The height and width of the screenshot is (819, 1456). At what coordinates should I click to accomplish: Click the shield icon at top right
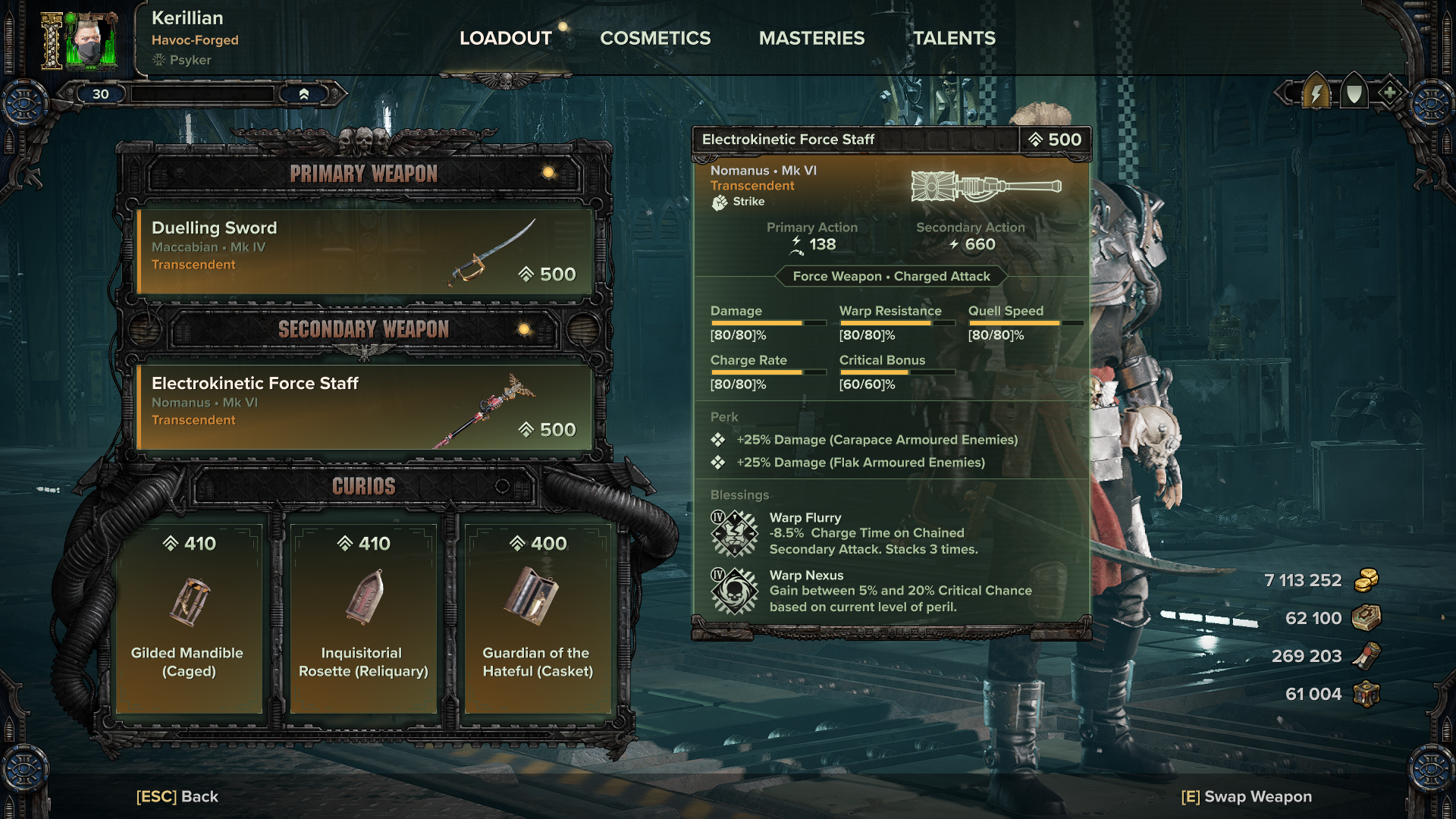click(1354, 94)
